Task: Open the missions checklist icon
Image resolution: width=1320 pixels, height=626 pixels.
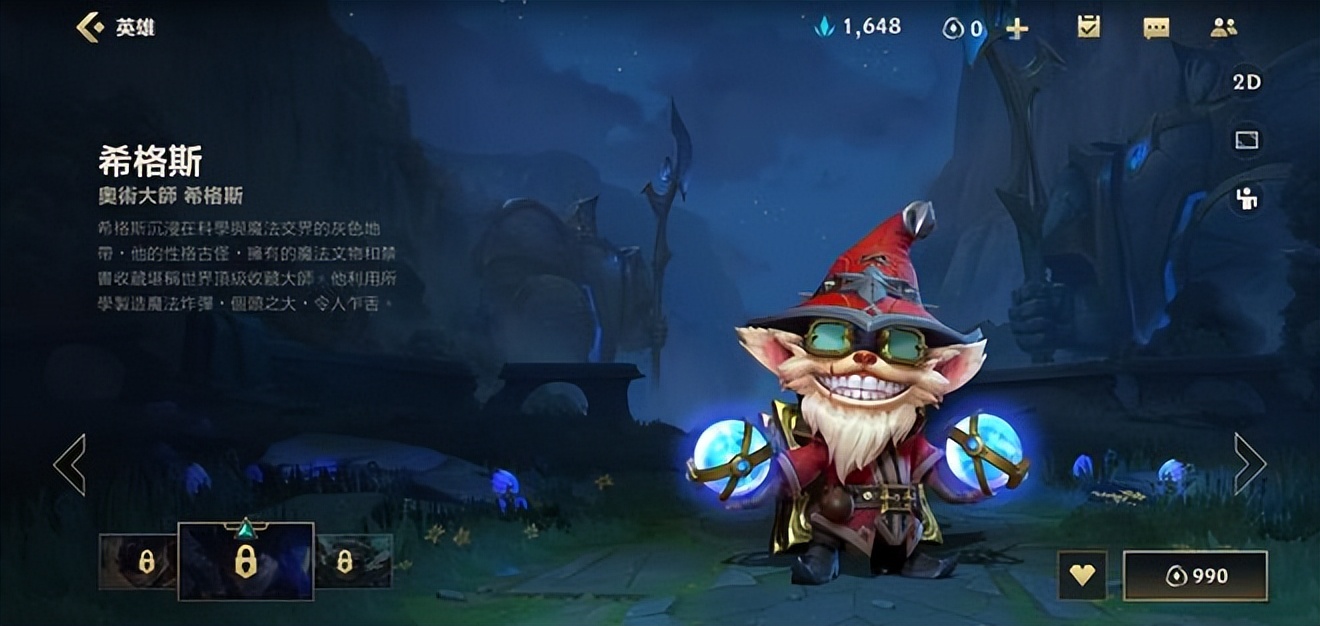Action: [x=1089, y=28]
